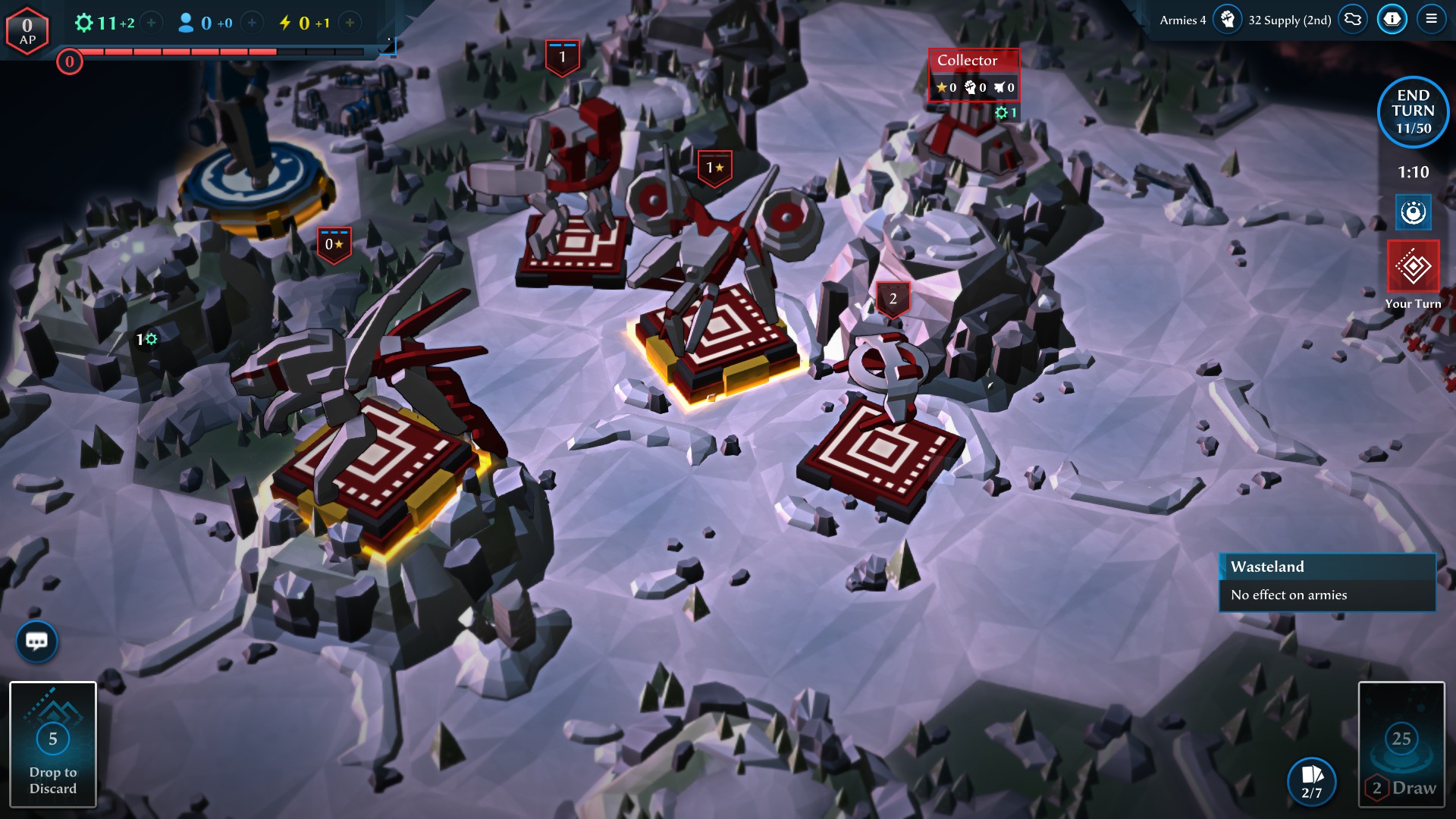
Task: Open the hamburger main menu
Action: 1431,19
